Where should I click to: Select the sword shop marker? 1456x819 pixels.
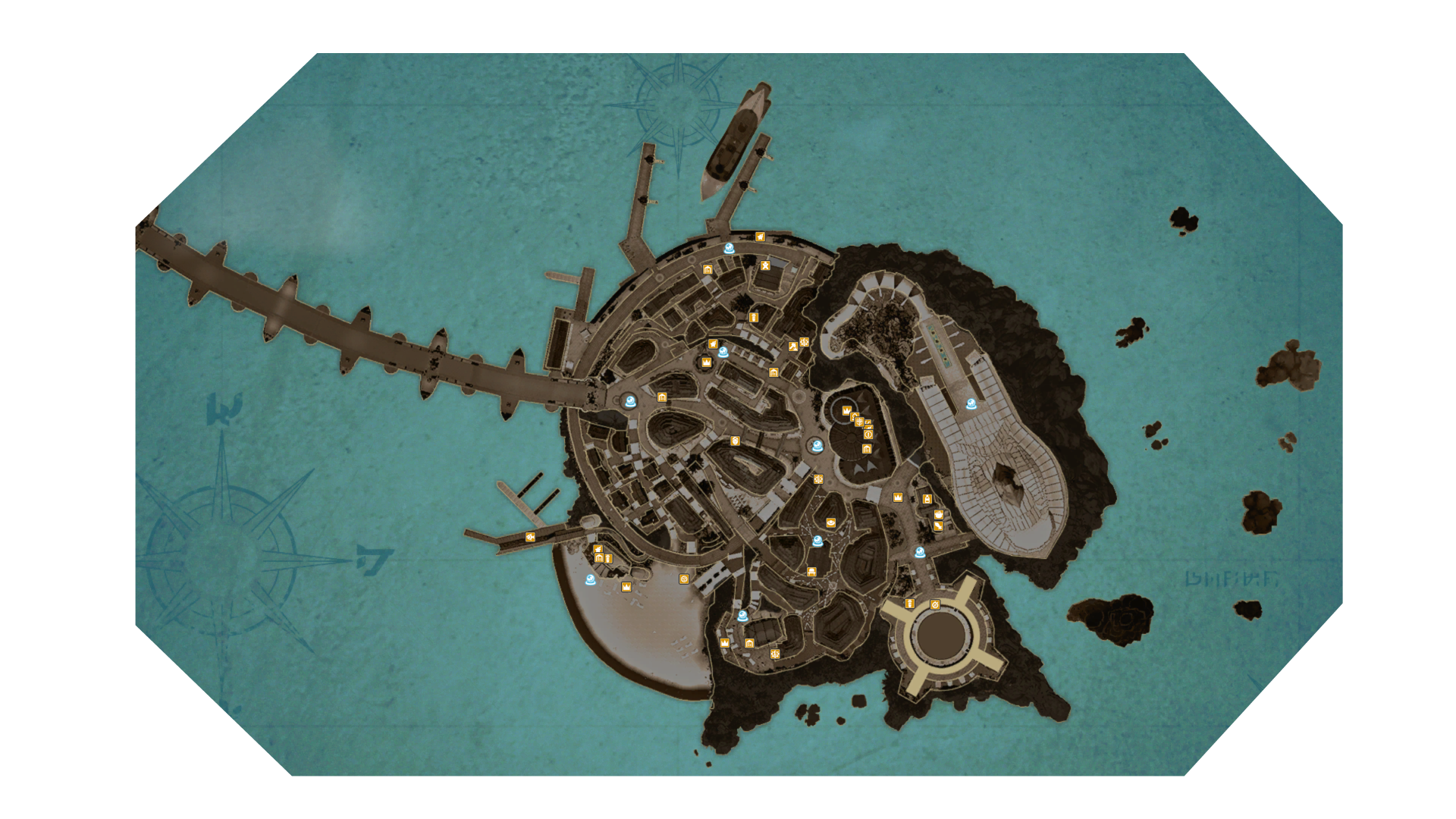click(x=938, y=525)
